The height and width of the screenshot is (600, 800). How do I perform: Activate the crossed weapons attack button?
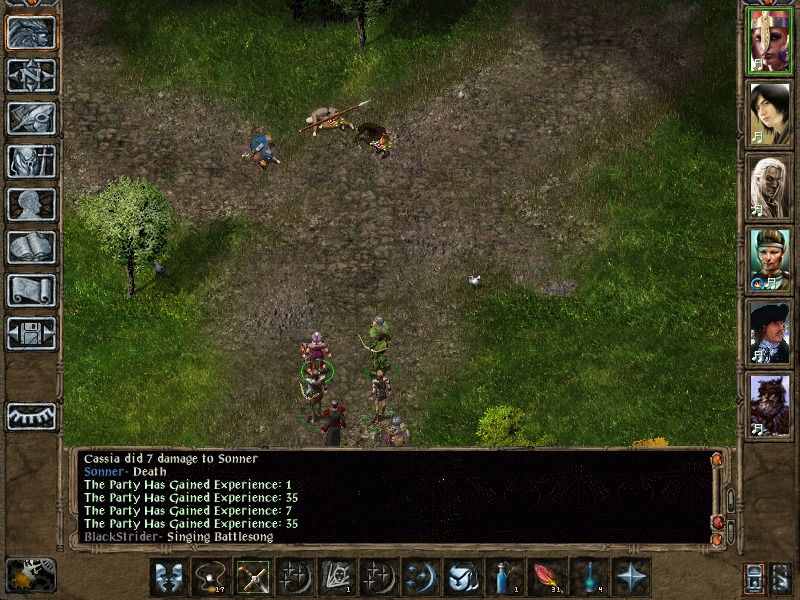253,577
